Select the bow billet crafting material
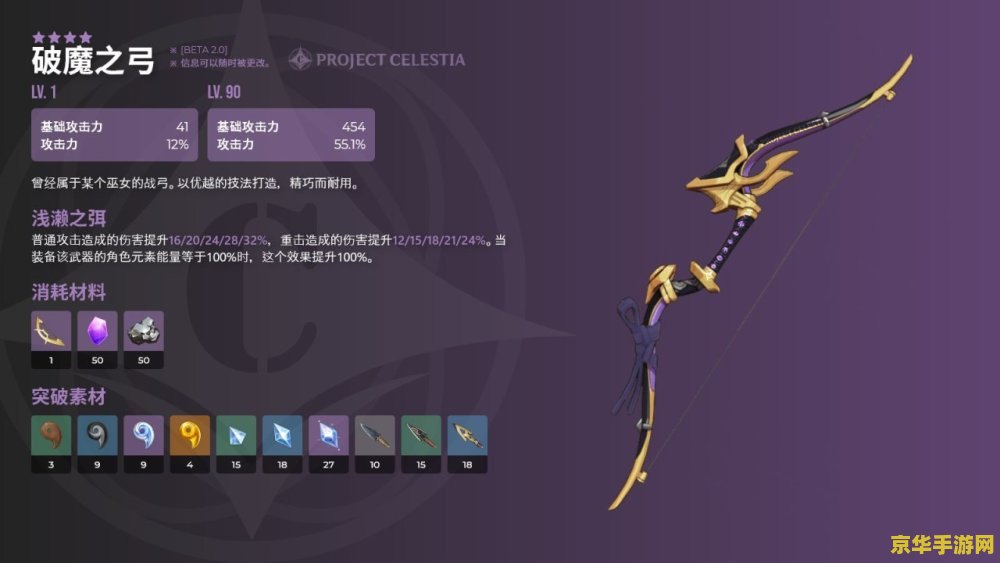 click(51, 331)
